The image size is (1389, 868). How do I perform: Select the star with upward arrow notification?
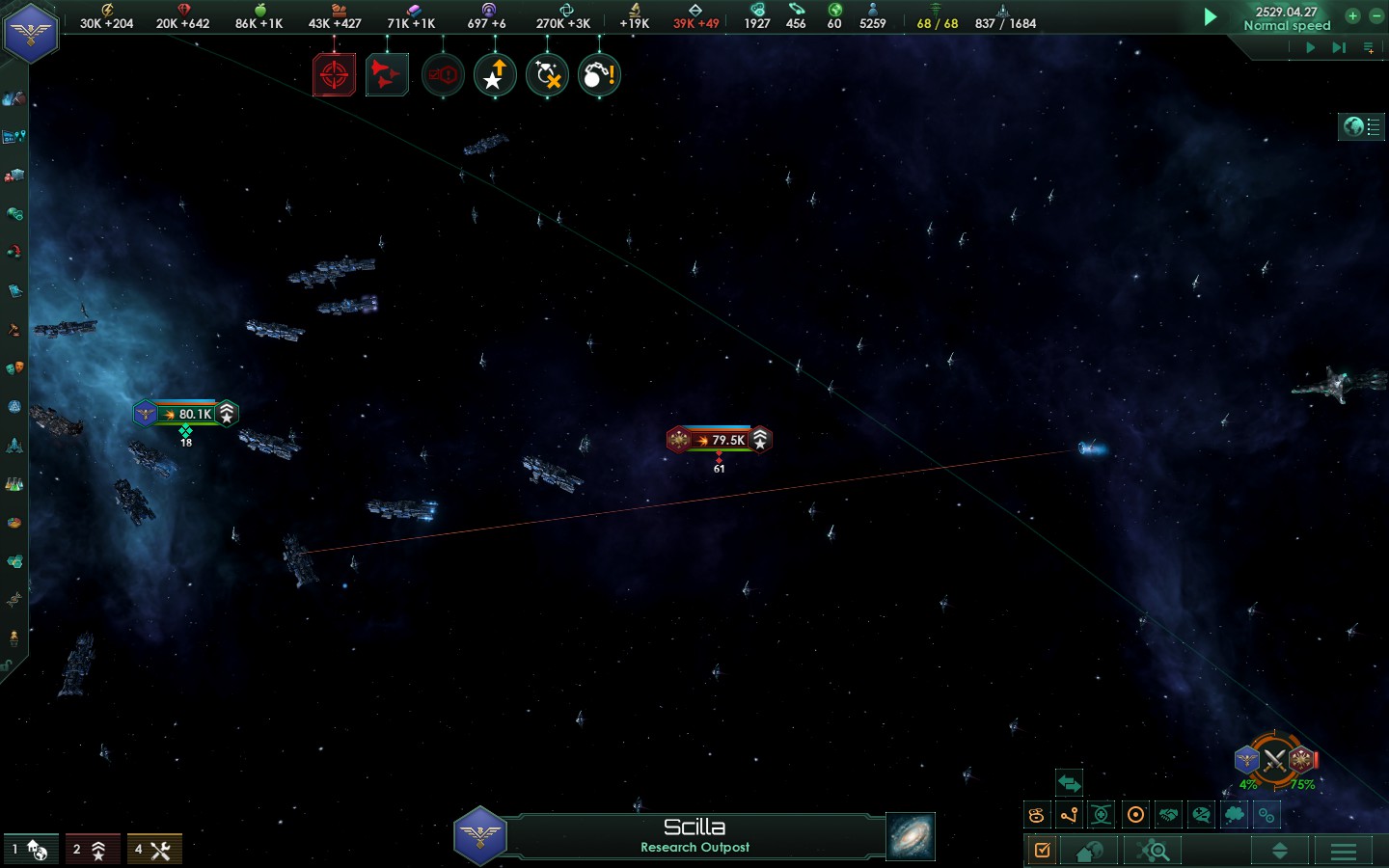pos(495,75)
